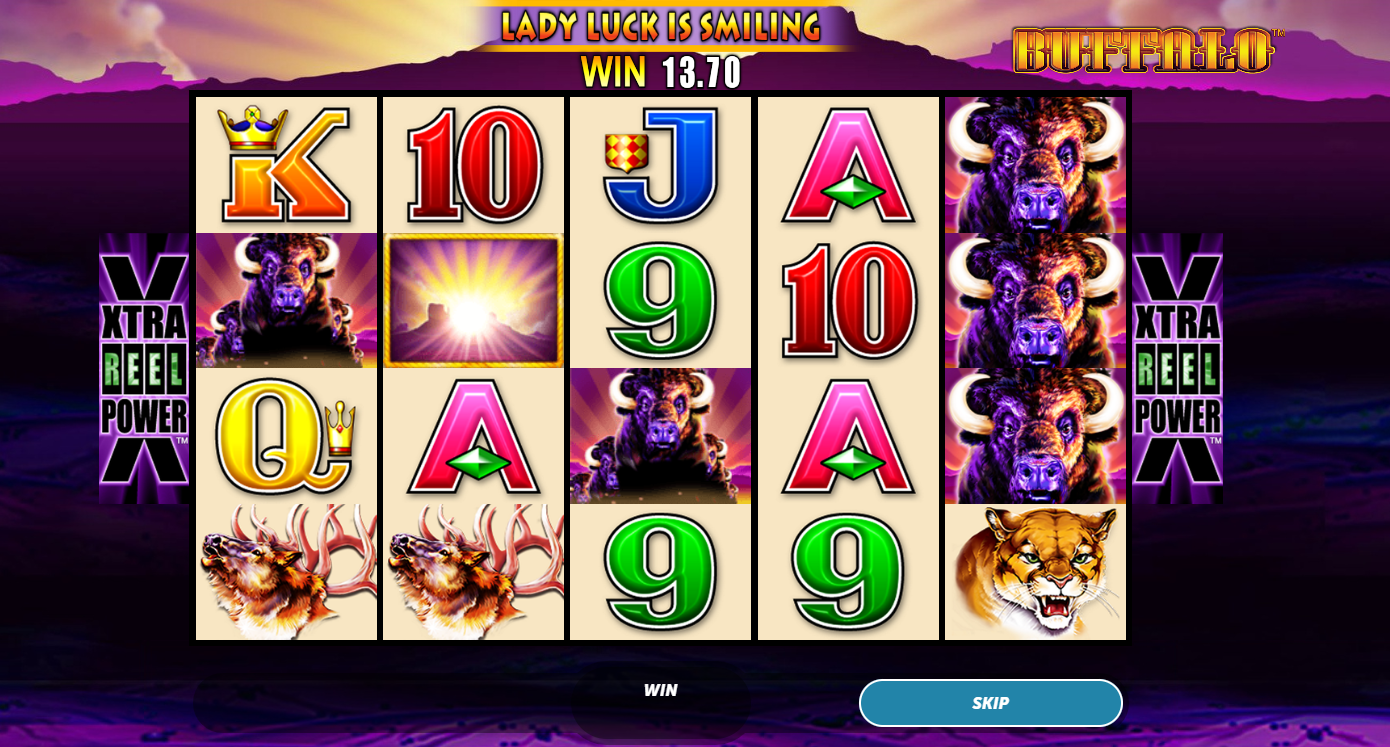Click the right XTRA REEL POWER banner
Viewport: 1390px width, 747px height.
coord(1178,366)
